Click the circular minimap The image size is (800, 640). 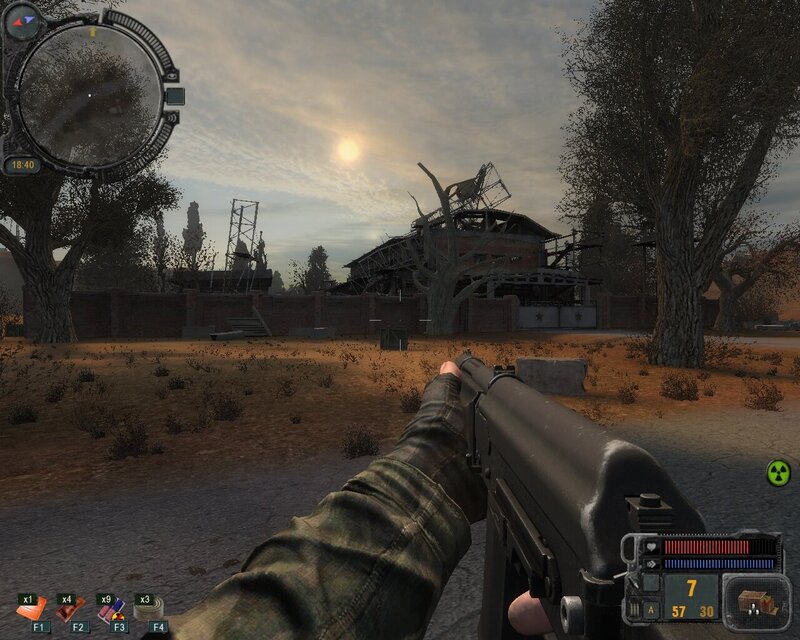click(x=90, y=96)
